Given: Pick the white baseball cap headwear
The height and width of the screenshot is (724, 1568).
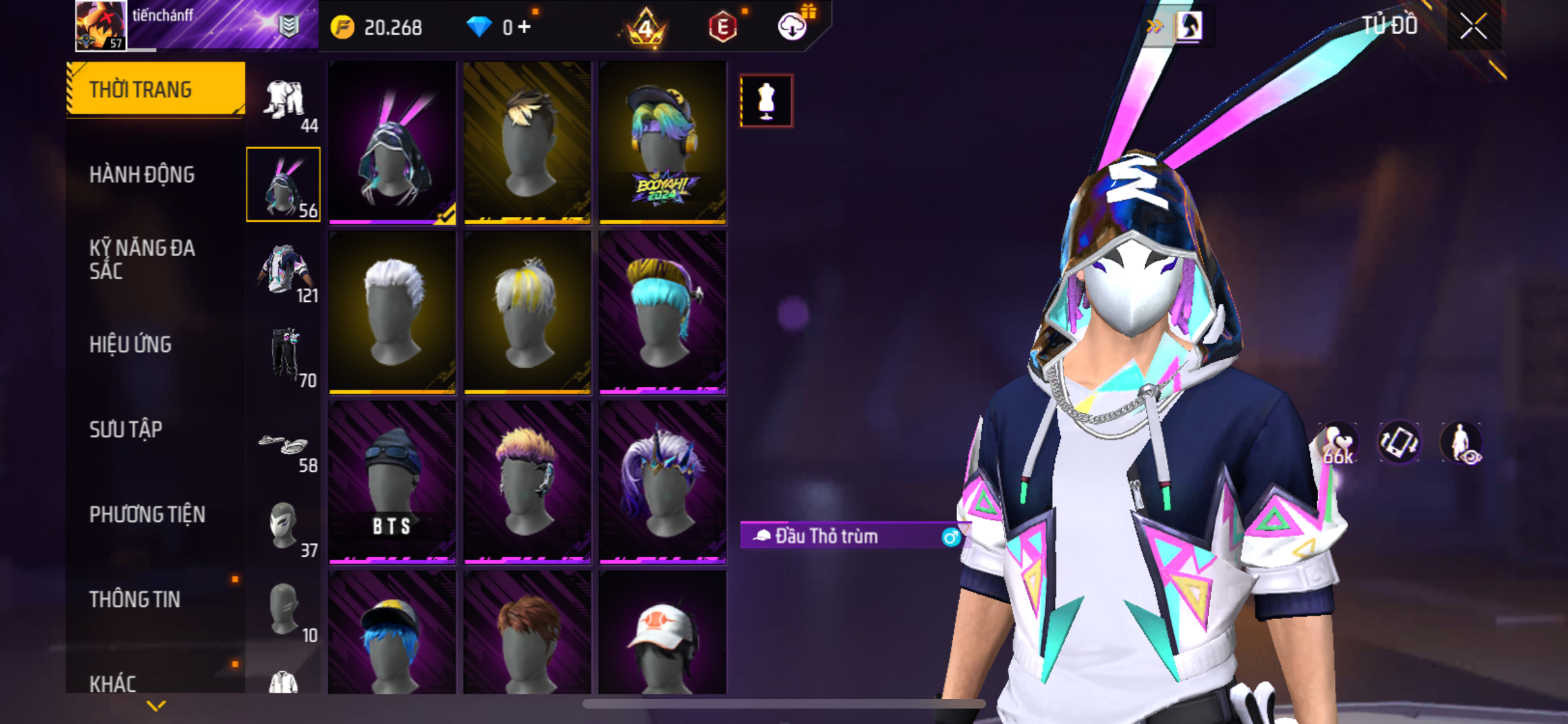Looking at the screenshot, I should click(662, 634).
